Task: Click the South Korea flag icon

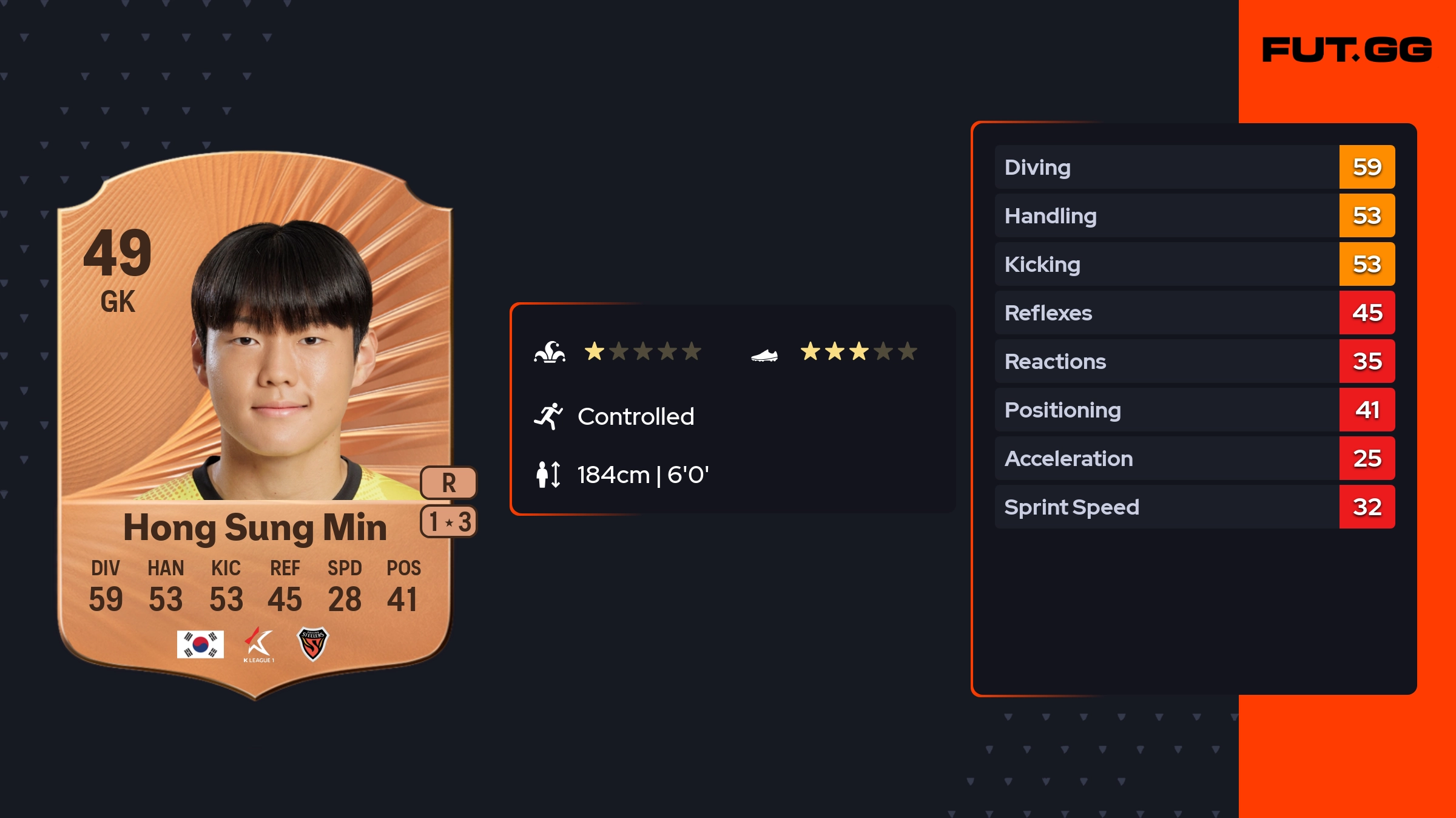Action: [200, 644]
